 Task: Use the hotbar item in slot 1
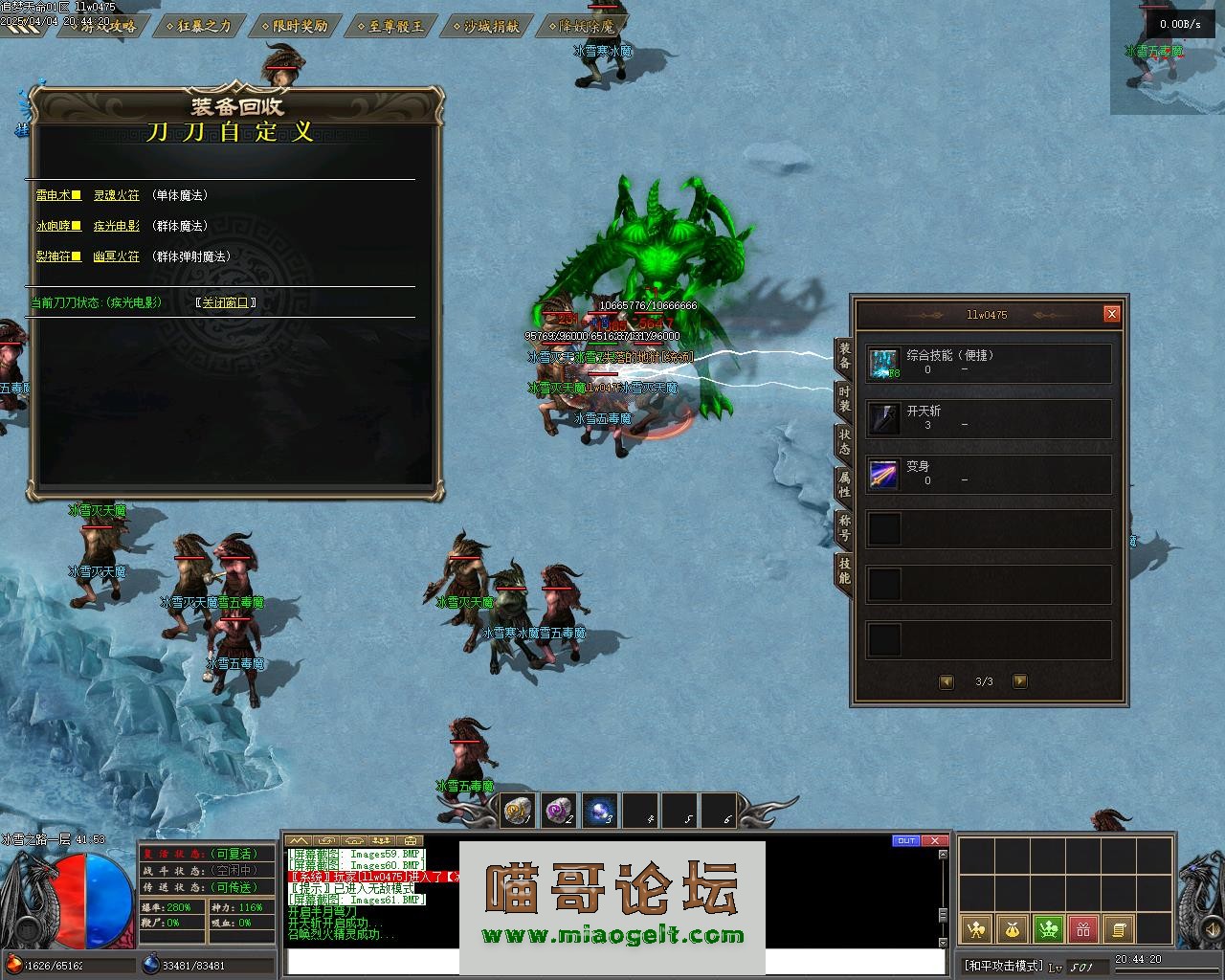click(518, 812)
